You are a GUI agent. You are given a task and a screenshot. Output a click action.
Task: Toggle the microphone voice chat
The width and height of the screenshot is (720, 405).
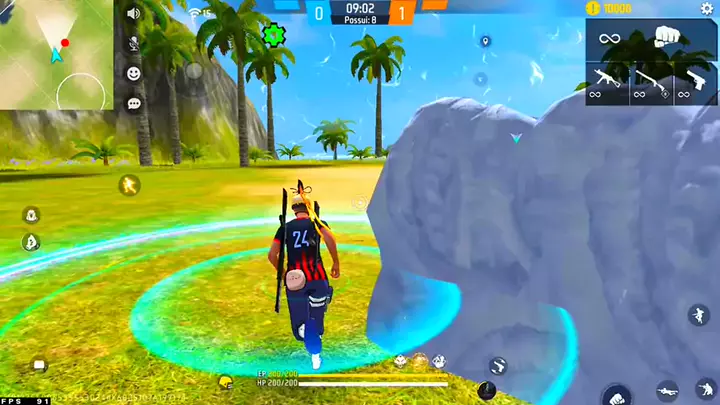[133, 44]
